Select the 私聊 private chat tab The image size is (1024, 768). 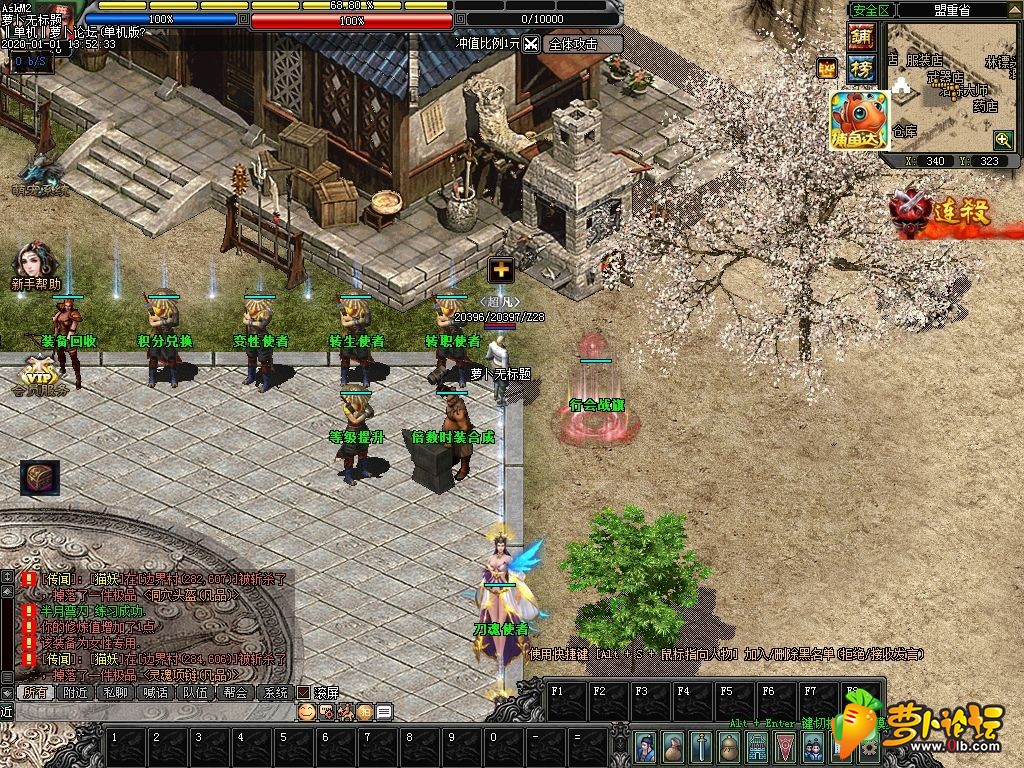pyautogui.click(x=115, y=692)
